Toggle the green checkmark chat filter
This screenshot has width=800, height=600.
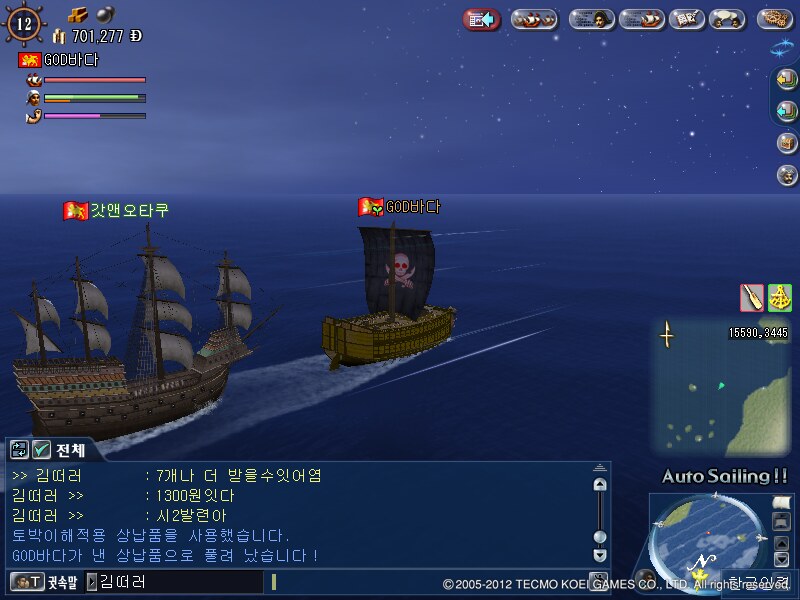click(x=41, y=450)
